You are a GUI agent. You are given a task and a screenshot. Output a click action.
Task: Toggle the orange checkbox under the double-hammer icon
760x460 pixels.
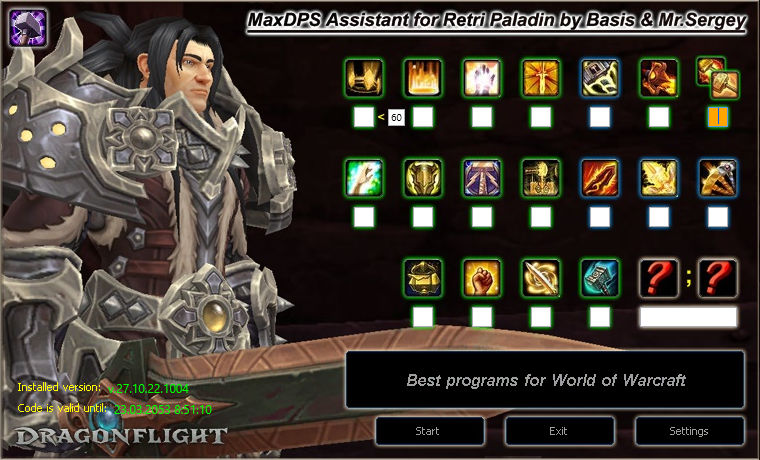click(x=718, y=118)
